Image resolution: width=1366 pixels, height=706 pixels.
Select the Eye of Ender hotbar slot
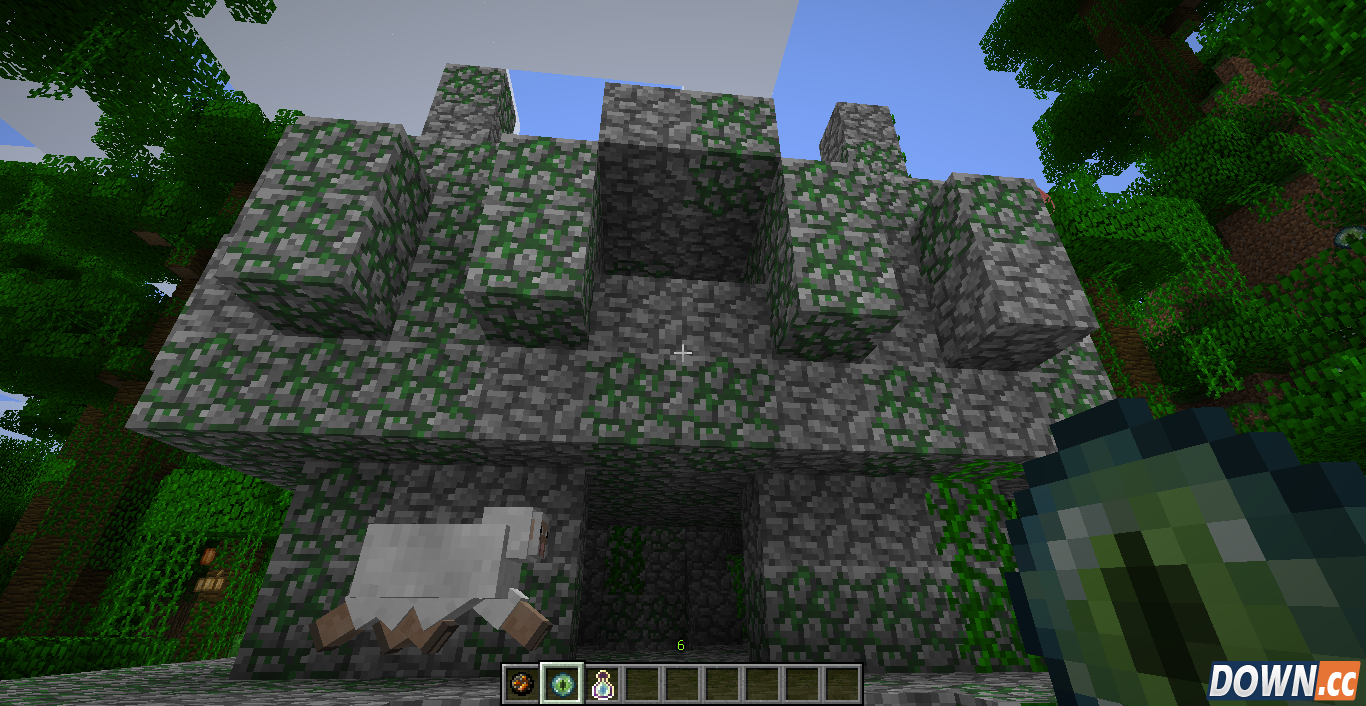click(560, 684)
